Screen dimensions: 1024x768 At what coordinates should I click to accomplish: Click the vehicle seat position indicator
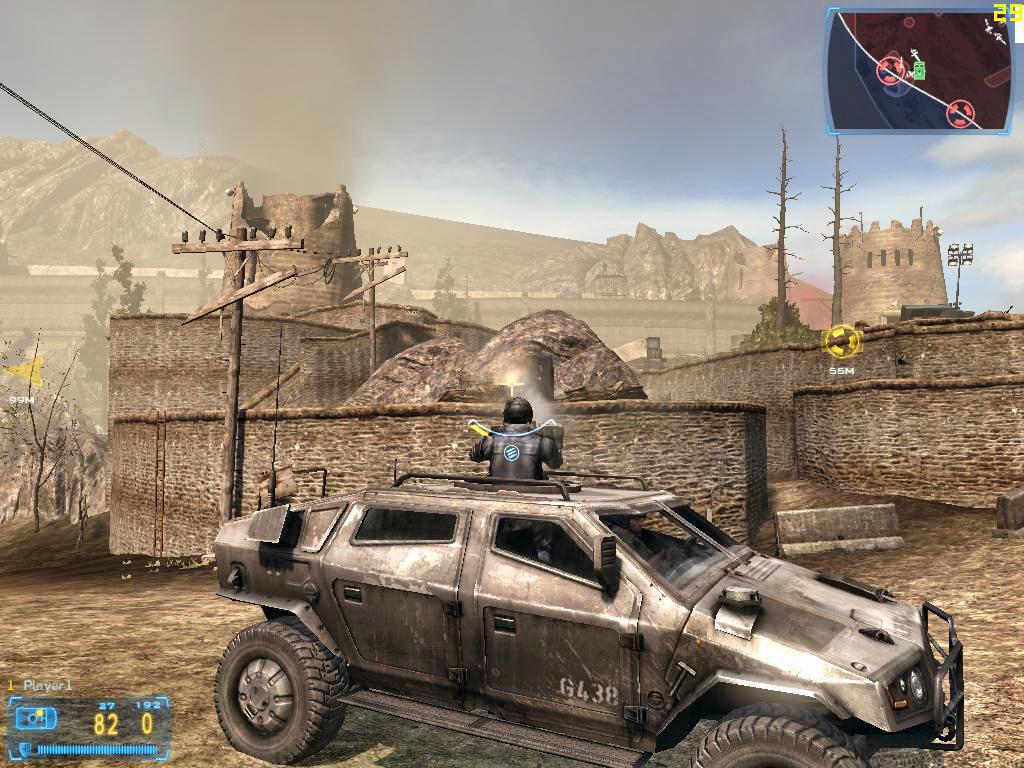click(x=36, y=719)
